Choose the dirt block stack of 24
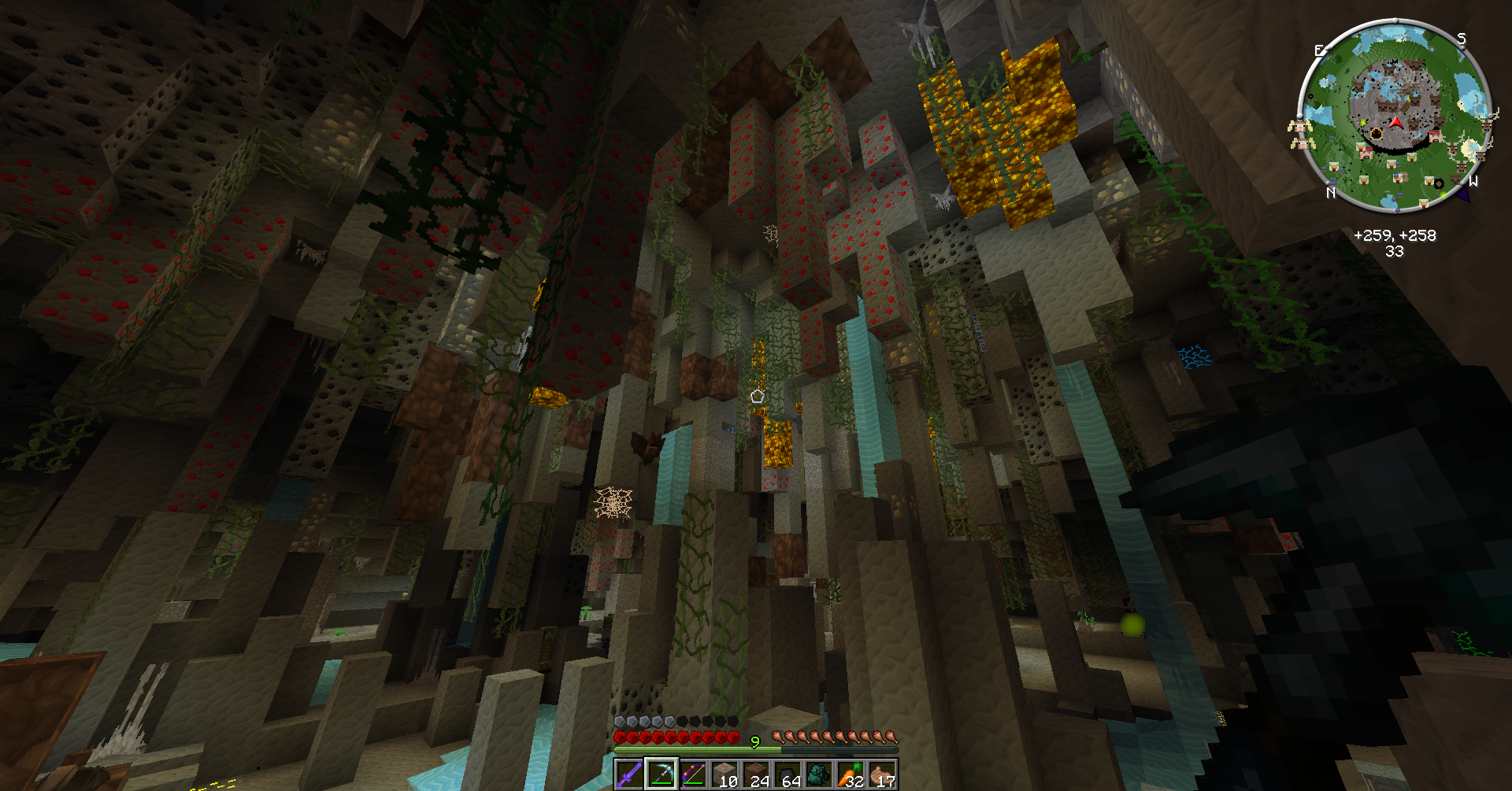Image resolution: width=1512 pixels, height=791 pixels. pyautogui.click(x=756, y=774)
